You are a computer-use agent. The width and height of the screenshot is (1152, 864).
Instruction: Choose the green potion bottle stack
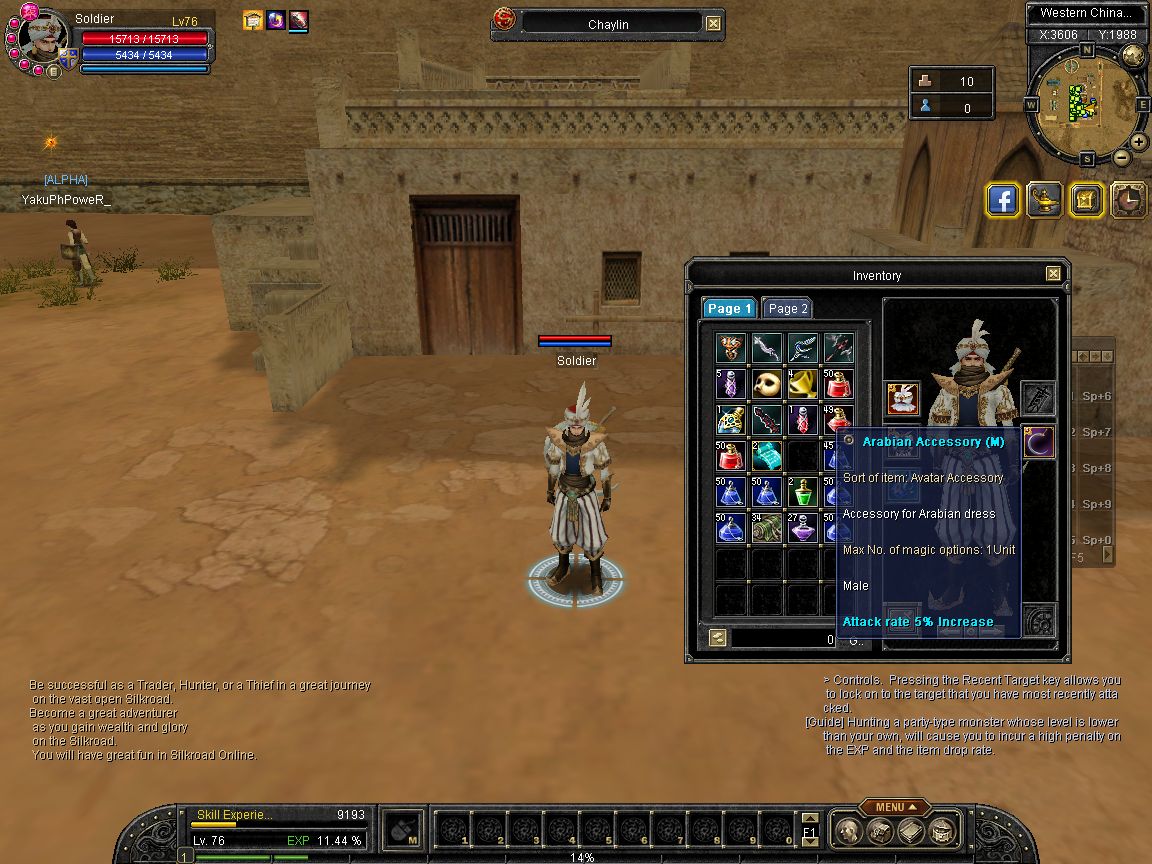coord(803,492)
